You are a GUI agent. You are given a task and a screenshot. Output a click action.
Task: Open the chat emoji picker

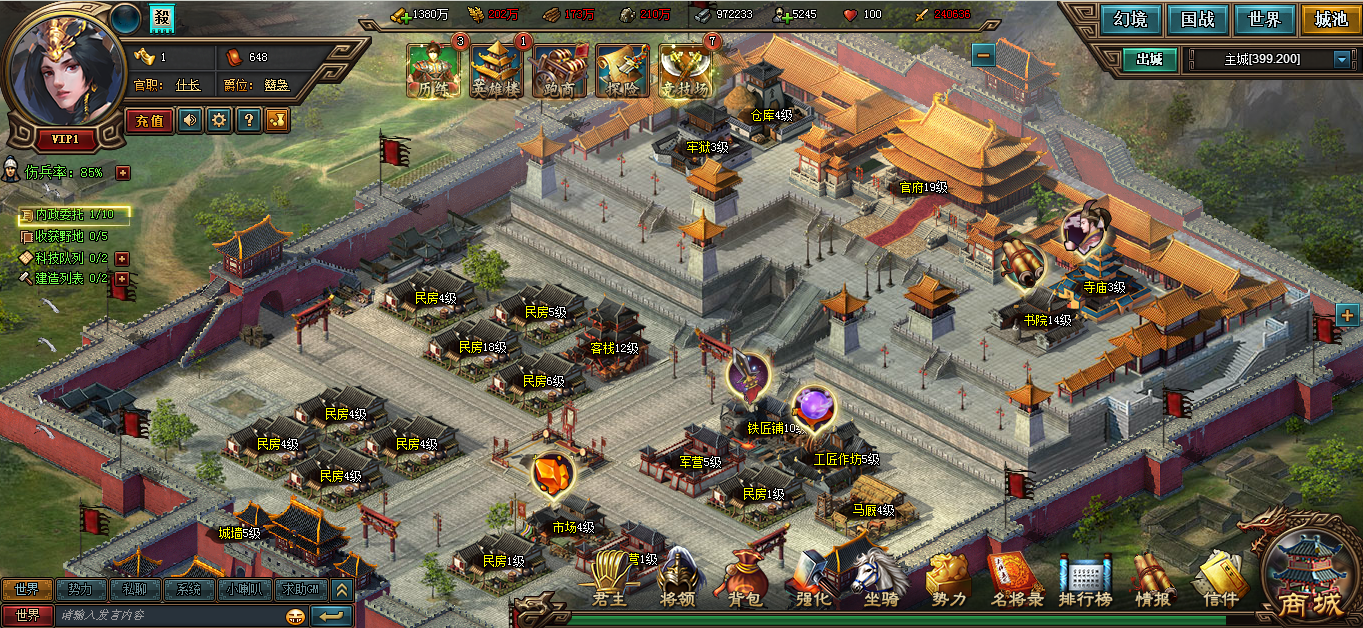click(x=295, y=615)
